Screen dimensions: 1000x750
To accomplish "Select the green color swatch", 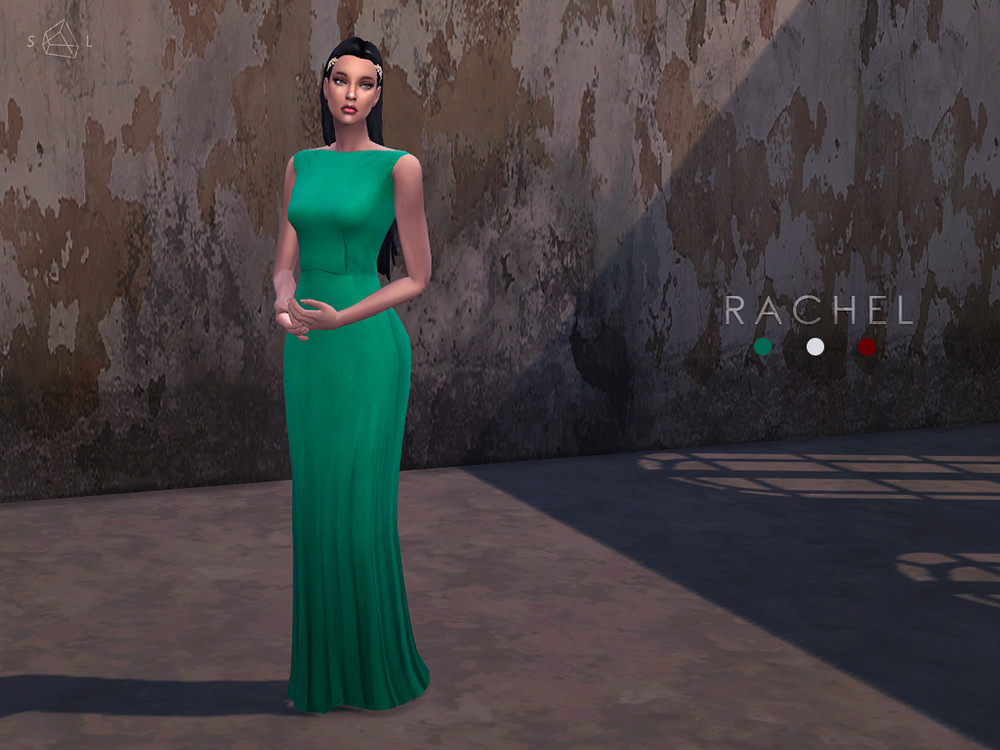I will click(x=763, y=347).
